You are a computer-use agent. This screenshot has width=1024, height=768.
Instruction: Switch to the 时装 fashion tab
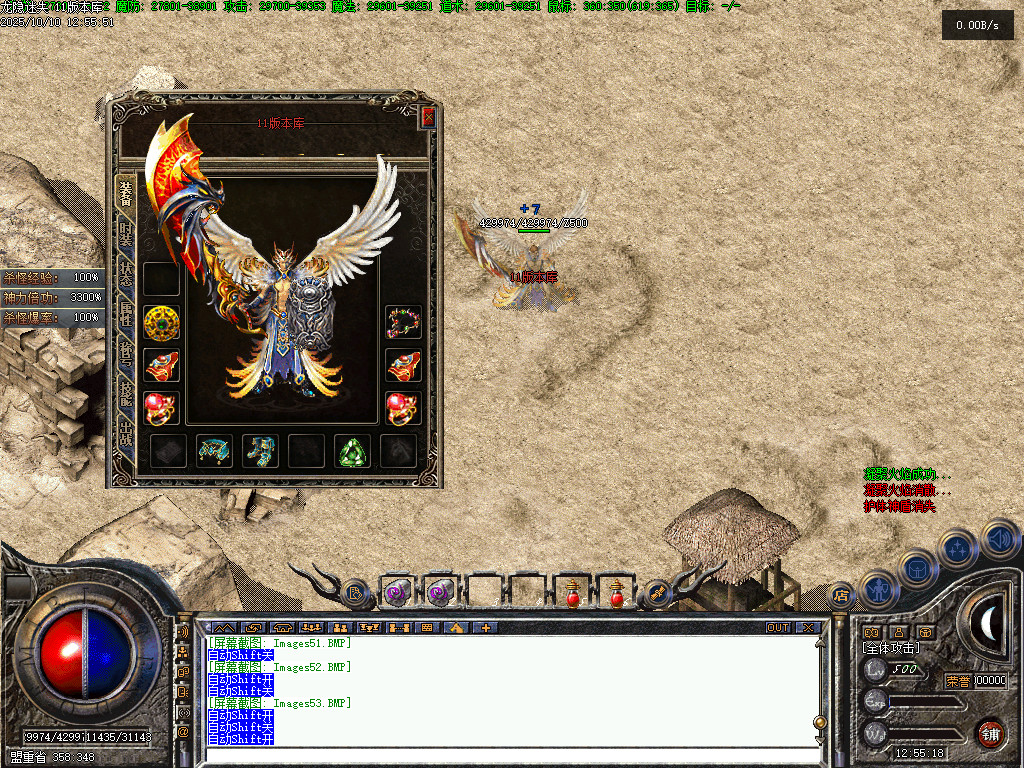pyautogui.click(x=126, y=236)
